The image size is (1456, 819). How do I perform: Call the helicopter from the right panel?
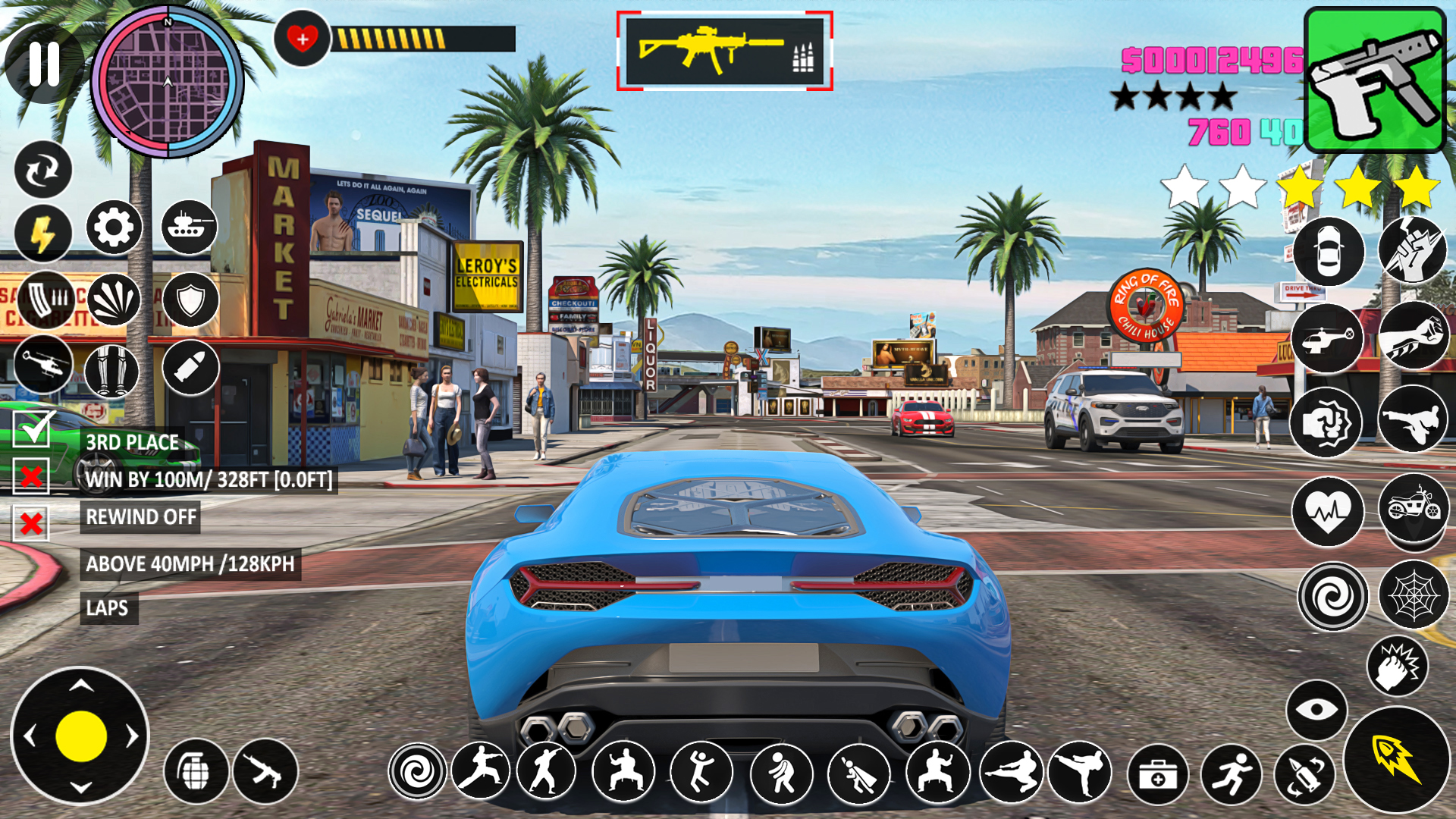tap(1327, 338)
